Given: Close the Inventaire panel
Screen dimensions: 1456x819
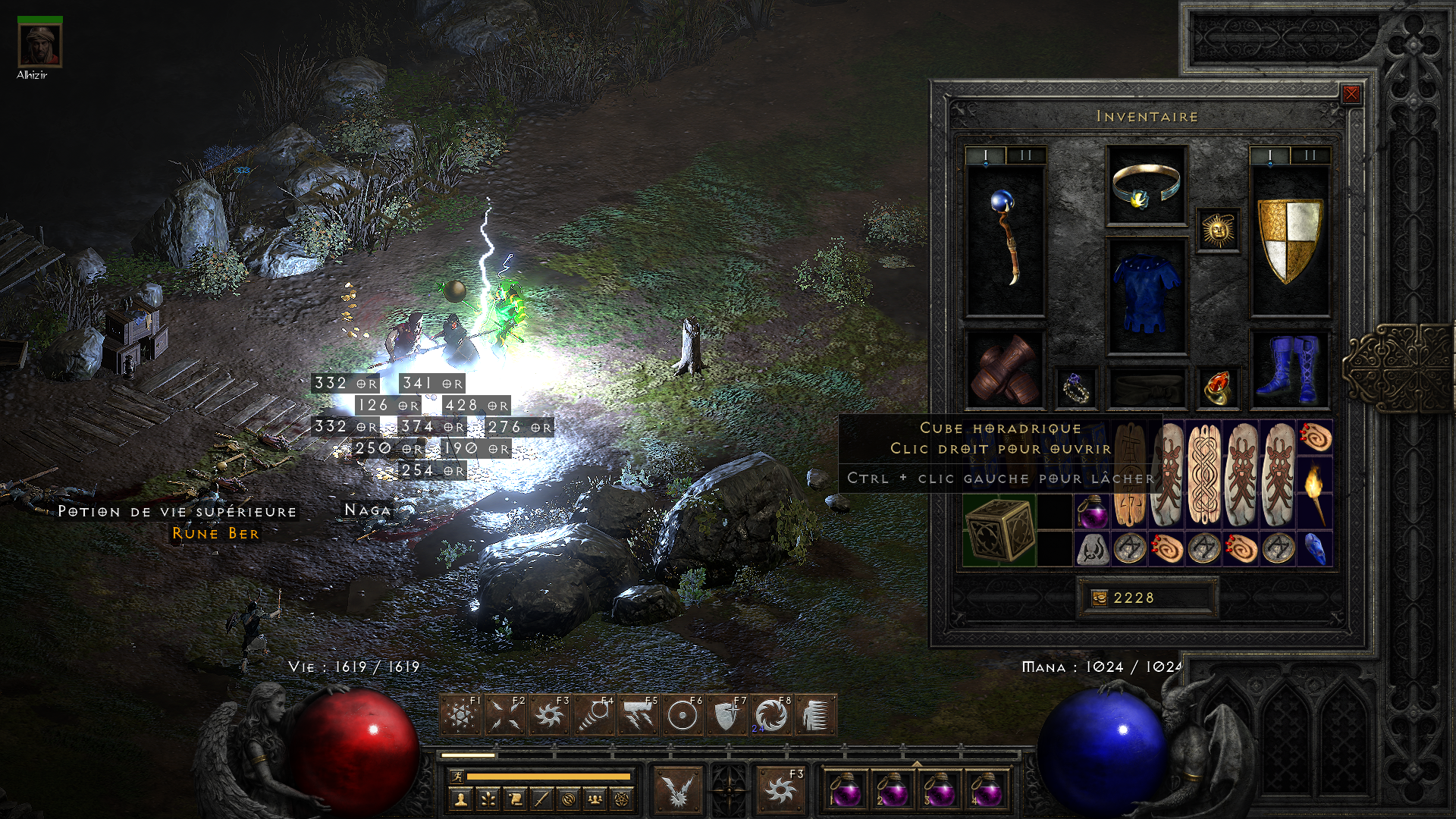Looking at the screenshot, I should click(x=1351, y=94).
